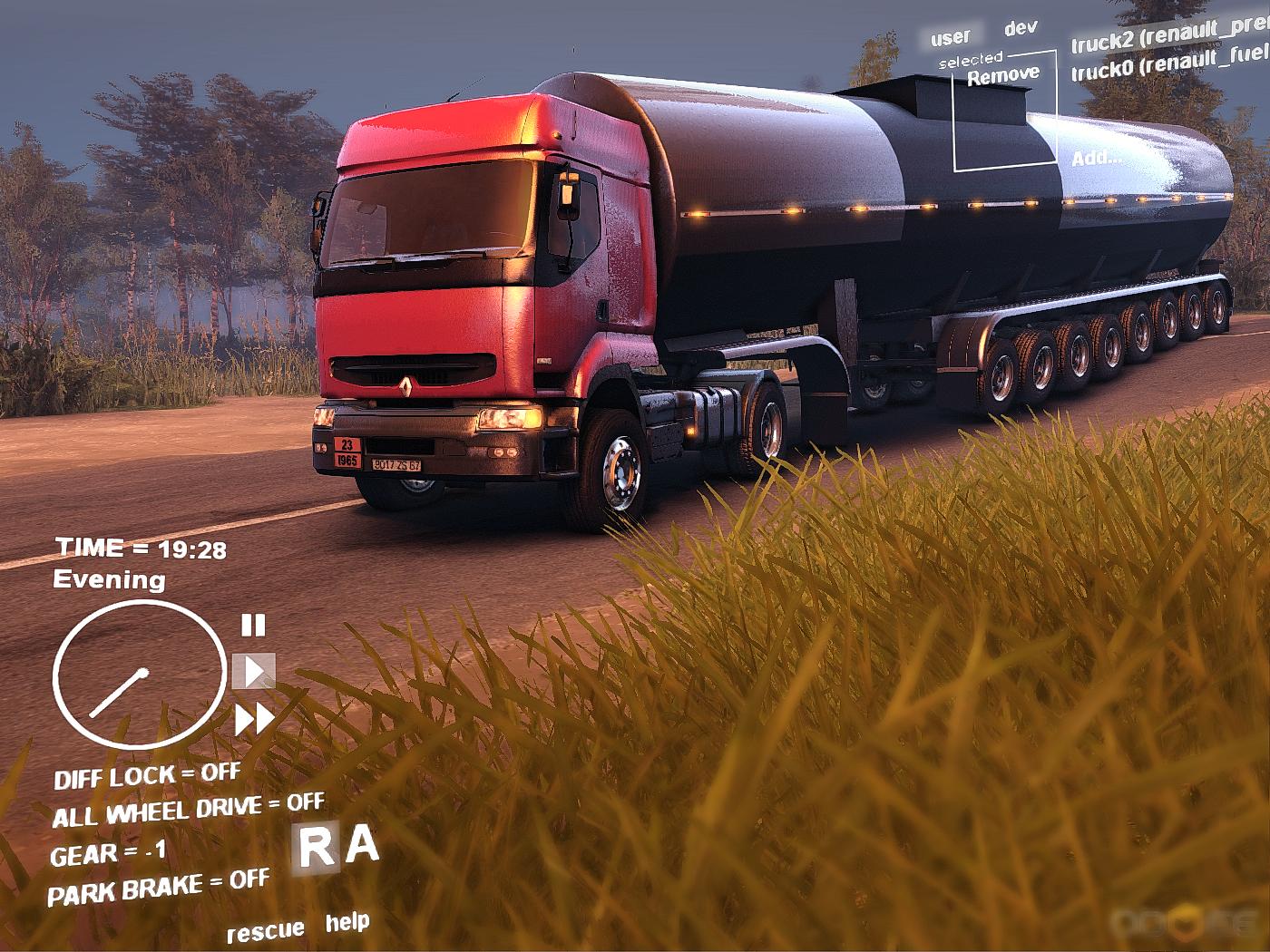This screenshot has height=952, width=1270.
Task: Remove the selected truck
Action: click(x=1003, y=75)
